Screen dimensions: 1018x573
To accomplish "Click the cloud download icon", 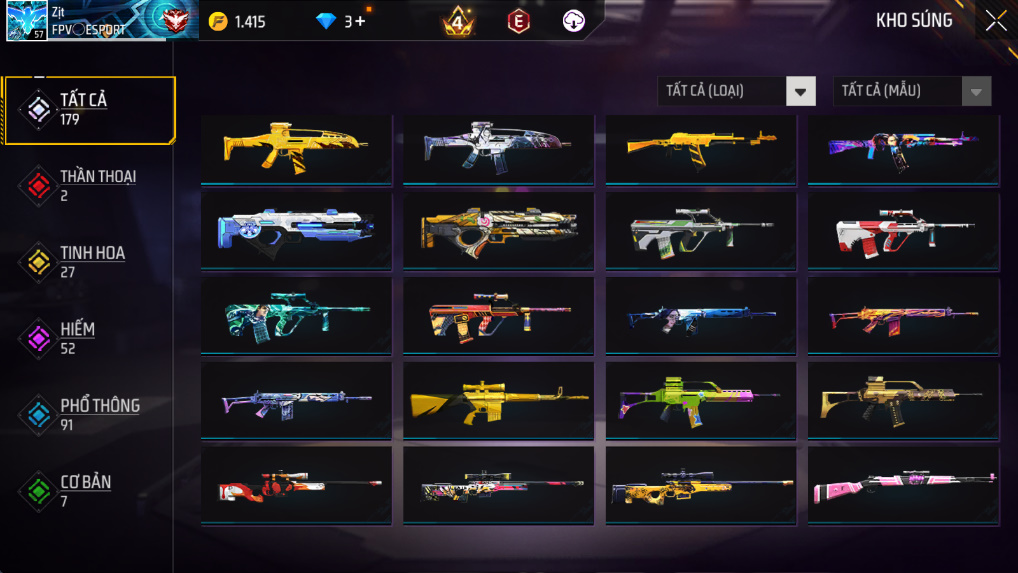I will (x=573, y=21).
